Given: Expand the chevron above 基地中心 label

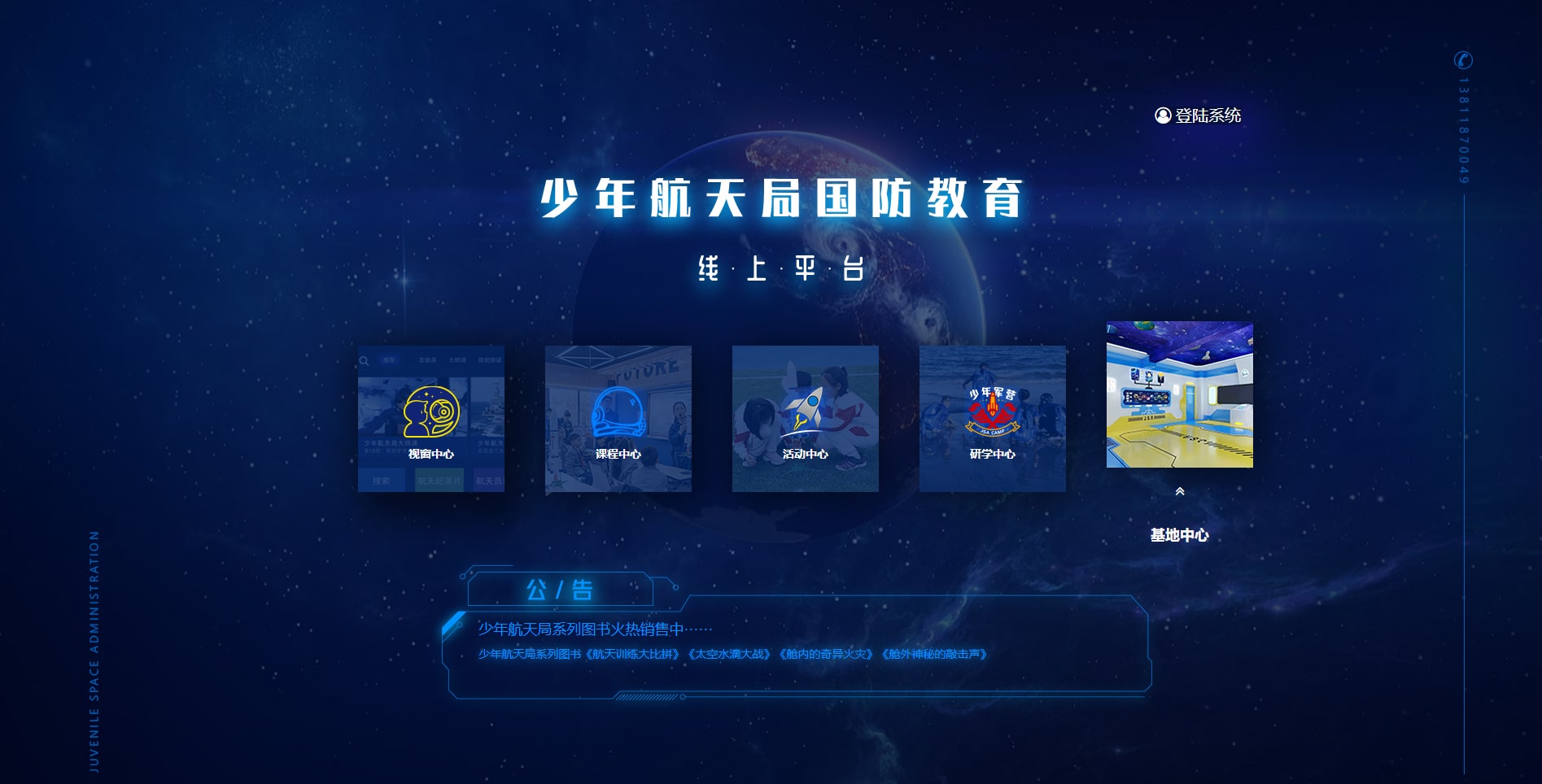Looking at the screenshot, I should point(1180,491).
